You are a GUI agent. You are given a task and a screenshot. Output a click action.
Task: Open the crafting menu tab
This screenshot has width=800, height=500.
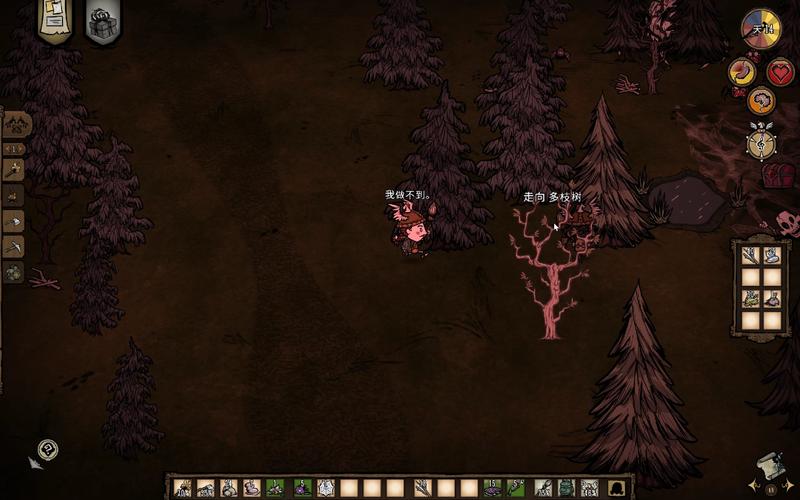[x=16, y=124]
